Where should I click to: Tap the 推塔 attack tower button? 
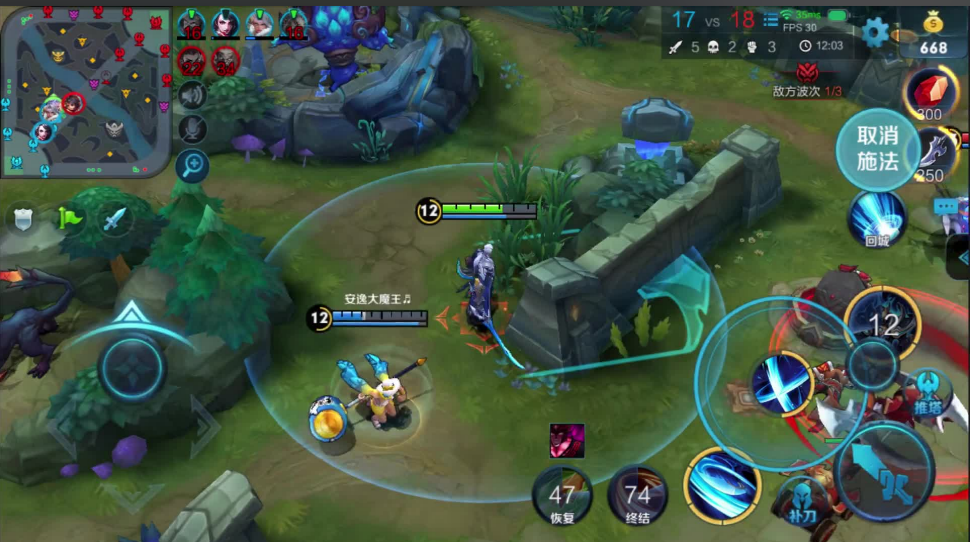click(x=927, y=393)
